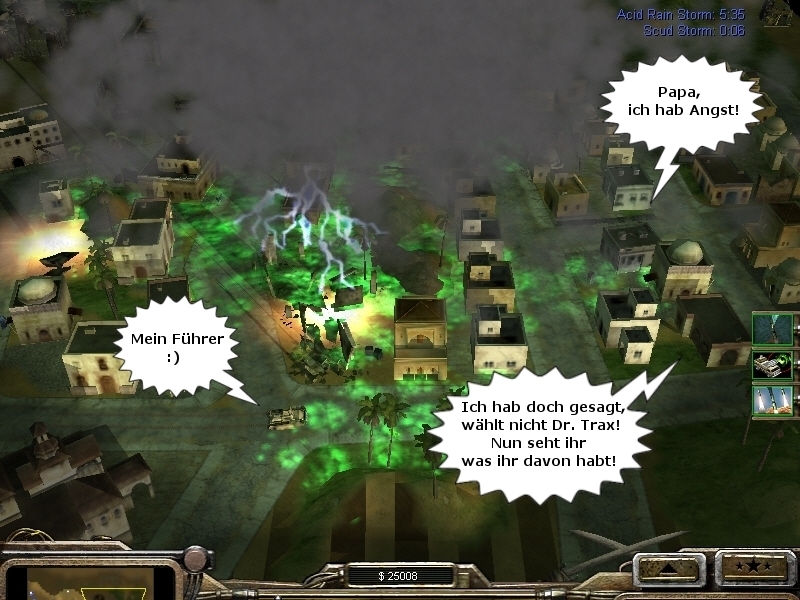Screen dimensions: 800x600
Task: Open the three-star general's powers button
Action: 749,570
